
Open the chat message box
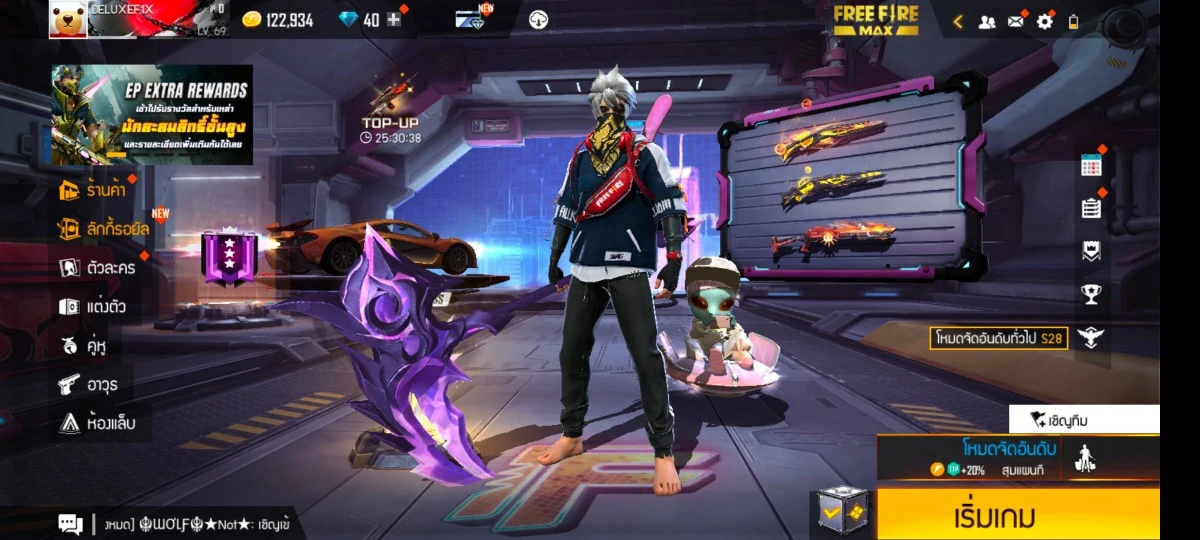tap(70, 523)
